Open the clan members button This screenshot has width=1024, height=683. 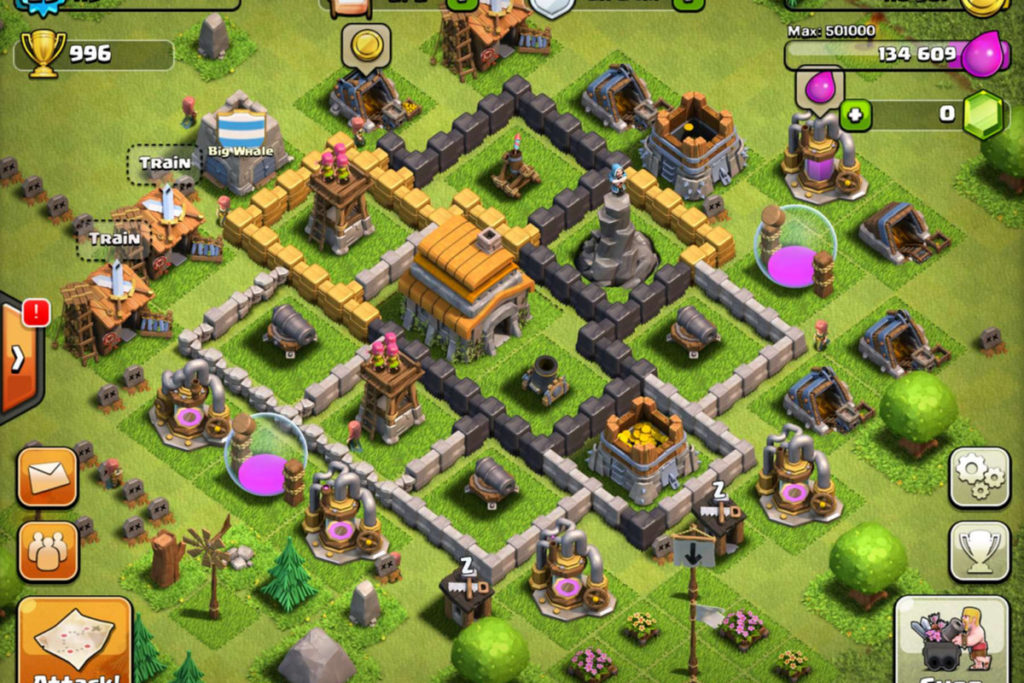[x=47, y=550]
